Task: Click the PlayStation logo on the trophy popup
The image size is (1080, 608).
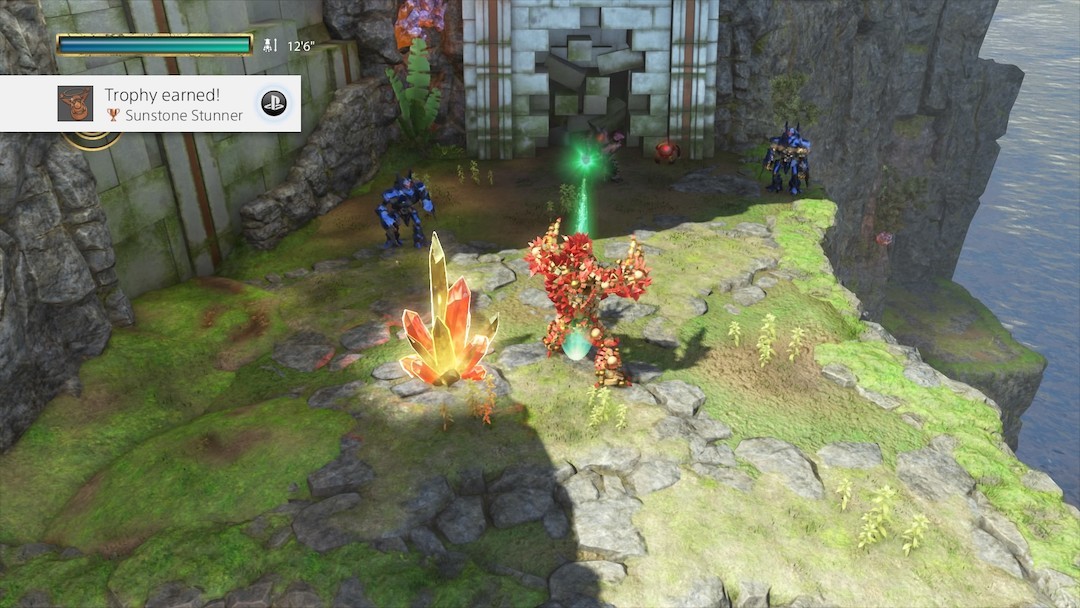Action: click(273, 103)
